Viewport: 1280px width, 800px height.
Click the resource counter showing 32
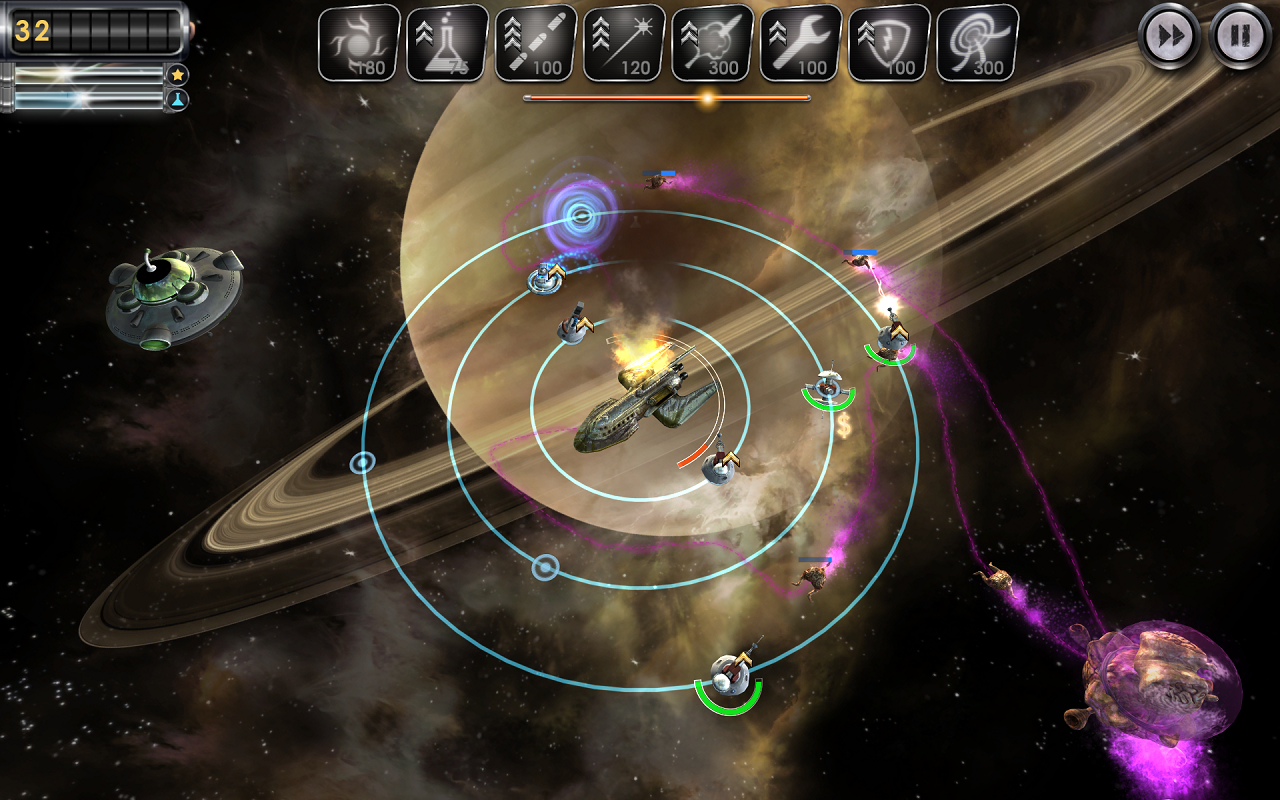click(33, 32)
